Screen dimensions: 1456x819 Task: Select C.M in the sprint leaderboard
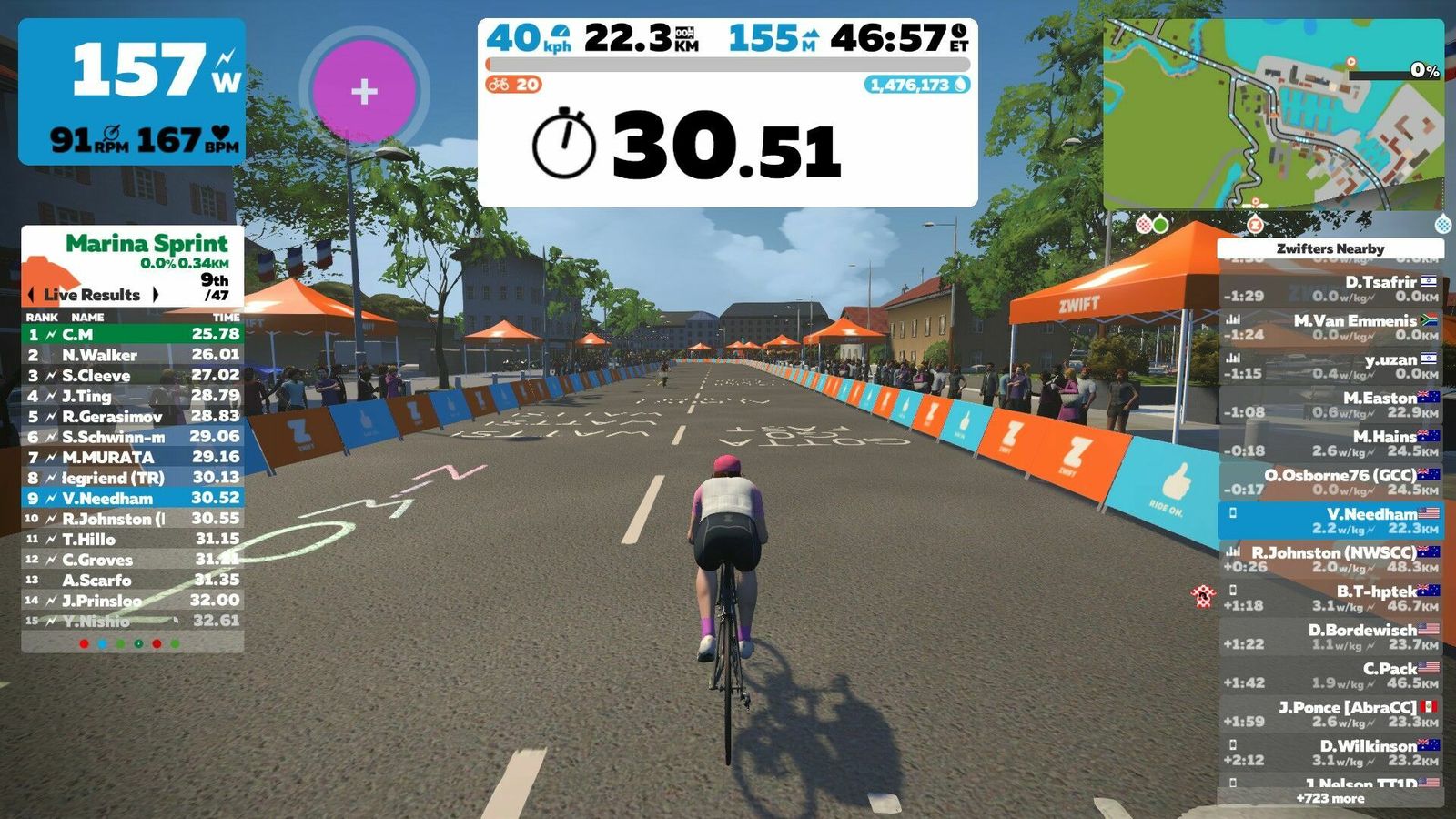[x=132, y=334]
